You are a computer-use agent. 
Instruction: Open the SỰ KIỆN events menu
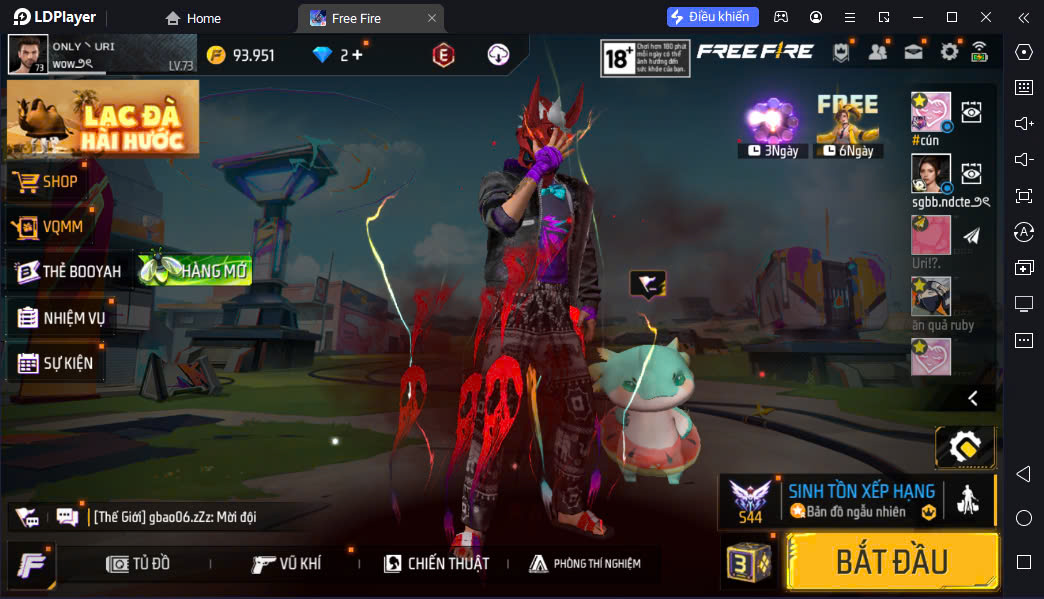[56, 363]
